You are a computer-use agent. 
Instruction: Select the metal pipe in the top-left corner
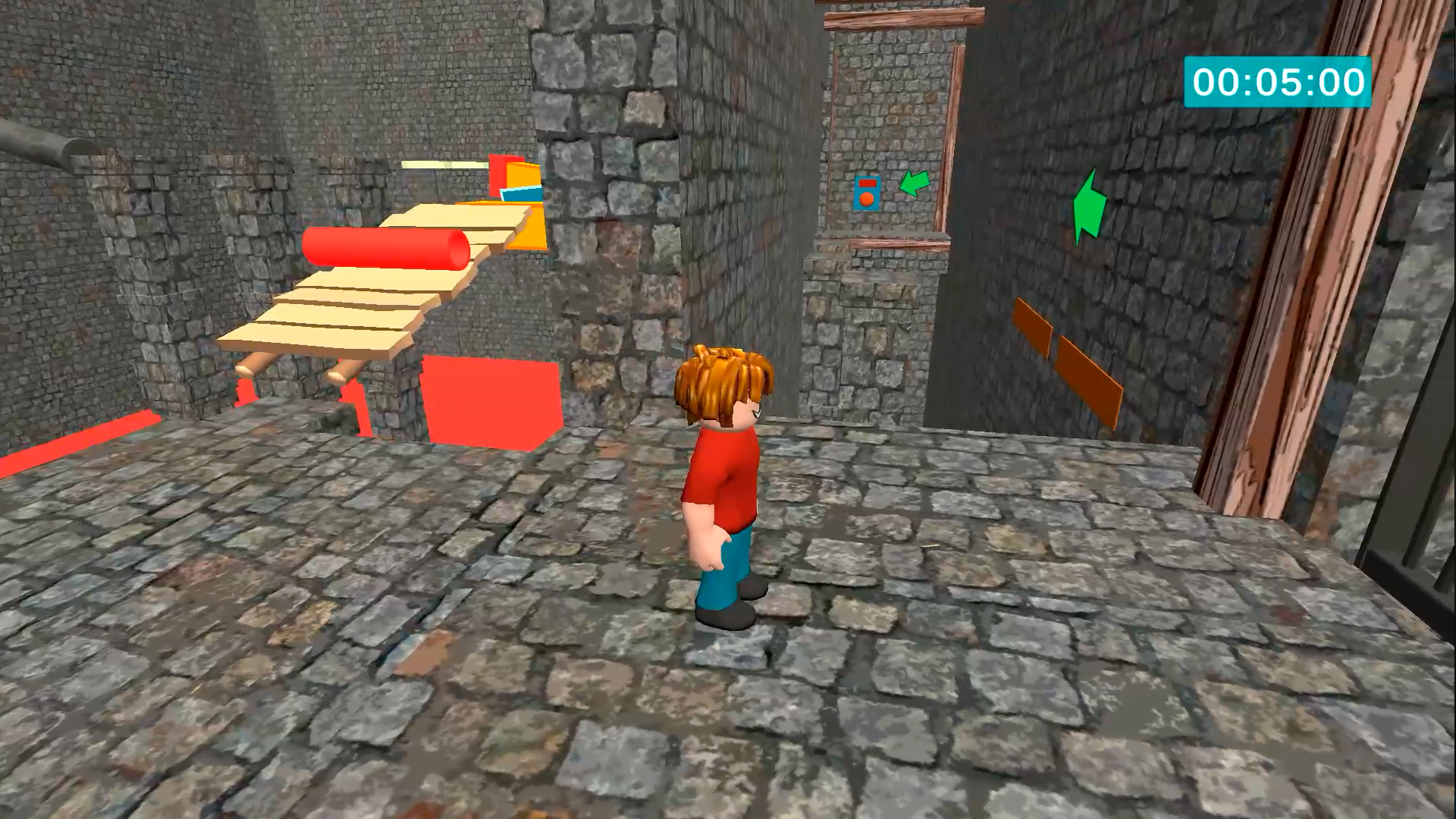click(42, 144)
